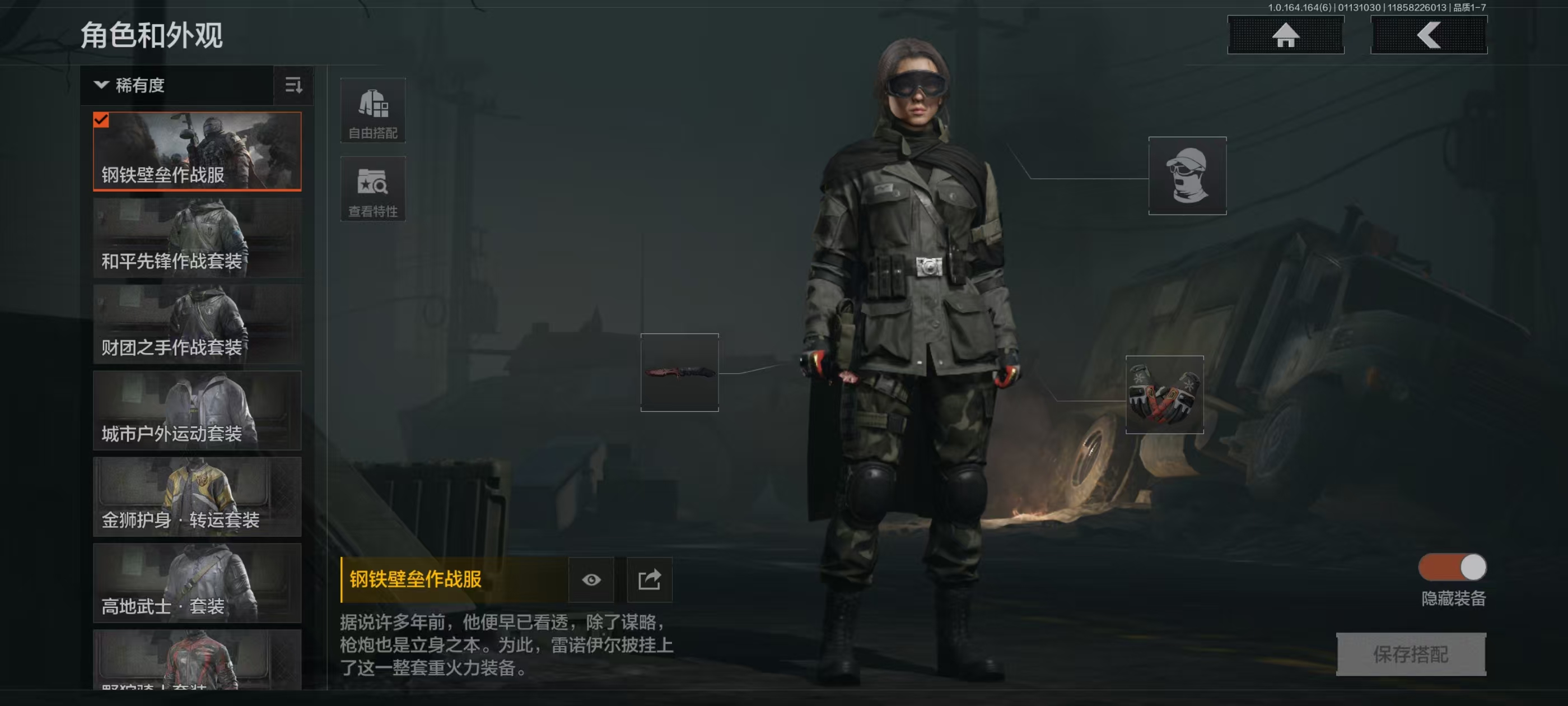This screenshot has height=706, width=1568.
Task: Click the eye preview icon
Action: tap(590, 579)
